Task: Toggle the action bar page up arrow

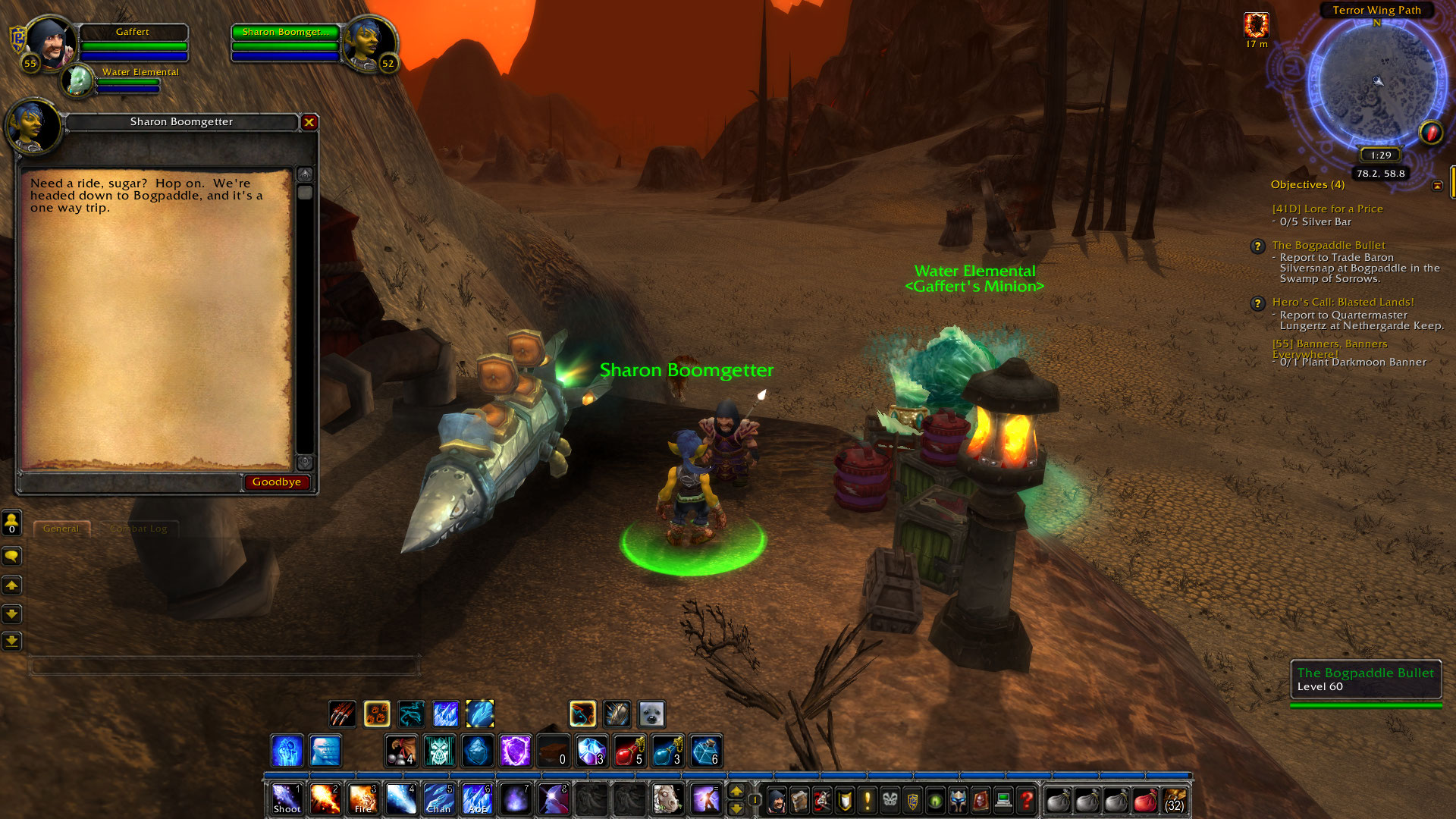Action: coord(736,791)
